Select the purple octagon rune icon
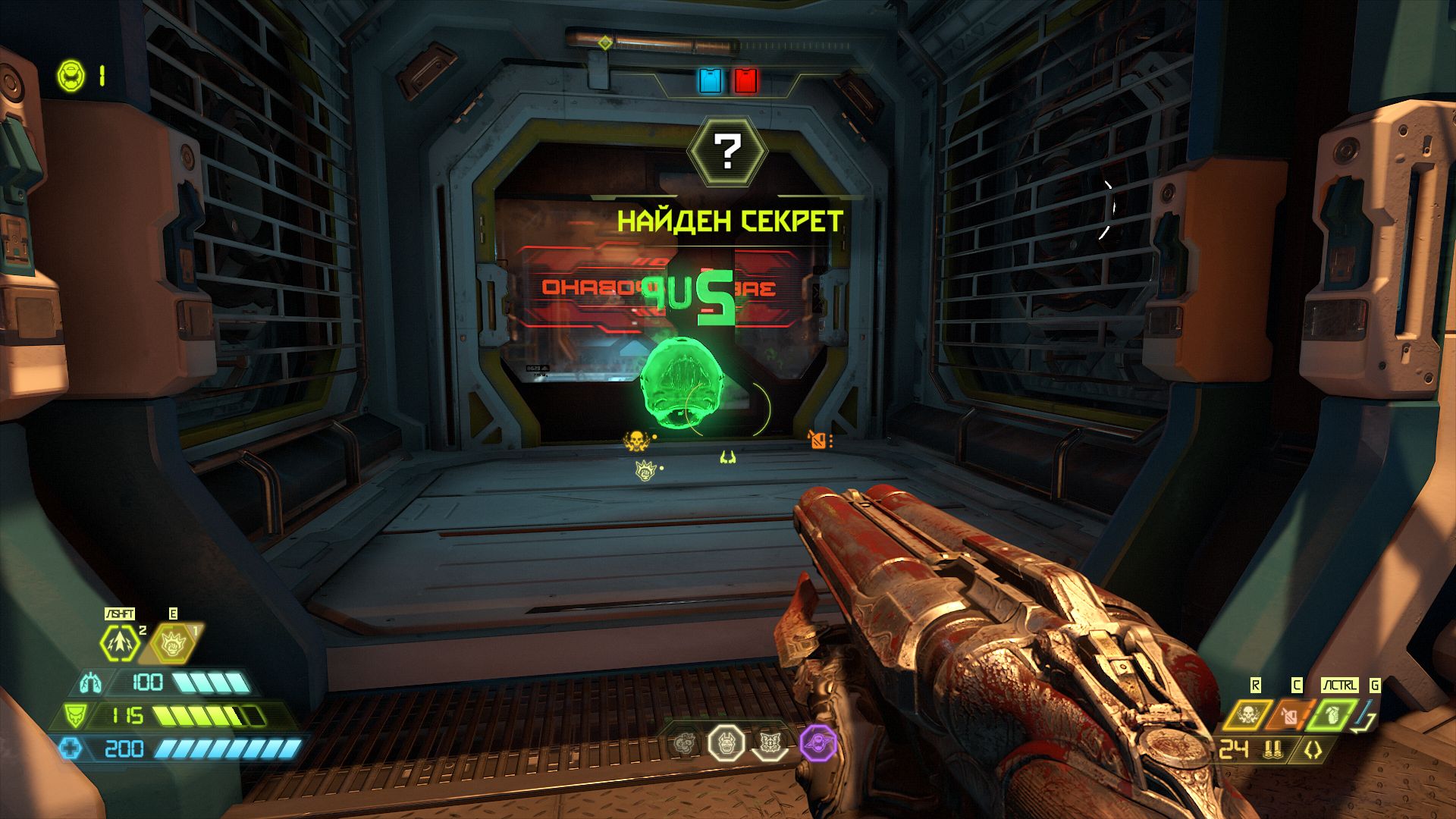Screen dimensions: 1456x819 click(817, 742)
